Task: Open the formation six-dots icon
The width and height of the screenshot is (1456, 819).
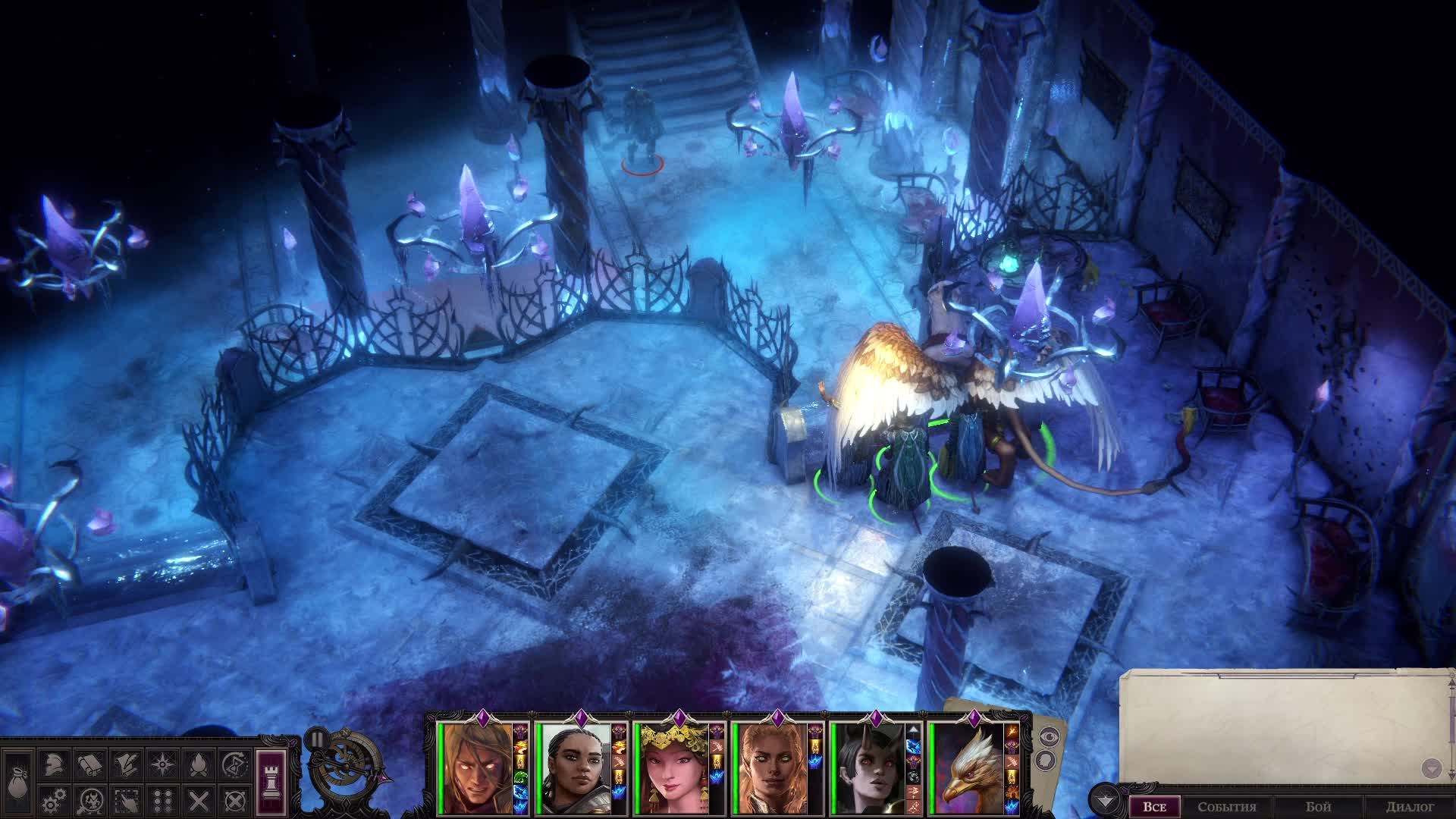Action: pyautogui.click(x=162, y=800)
